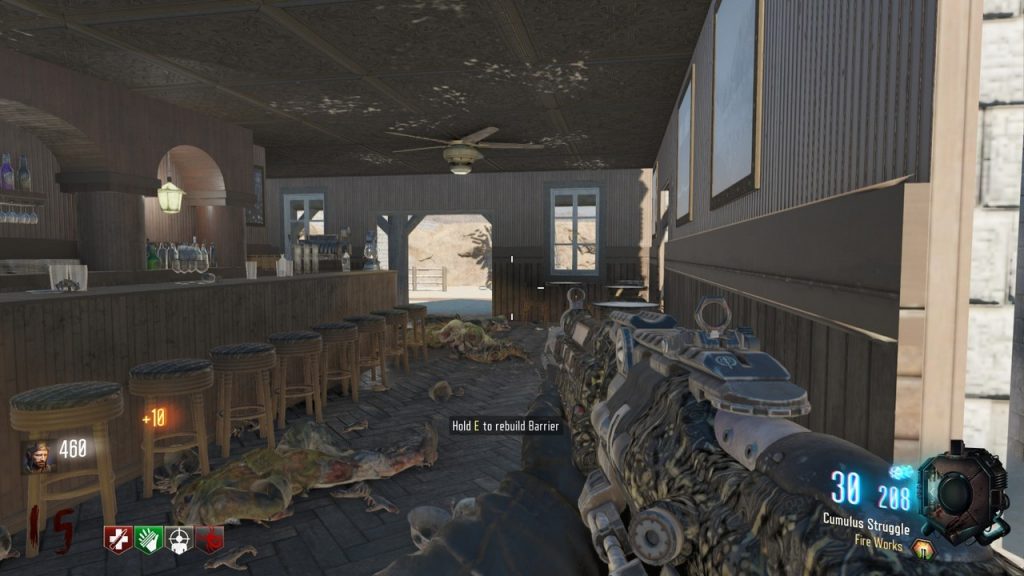This screenshot has height=576, width=1024.
Task: Click the player character portrait
Action: (x=37, y=456)
